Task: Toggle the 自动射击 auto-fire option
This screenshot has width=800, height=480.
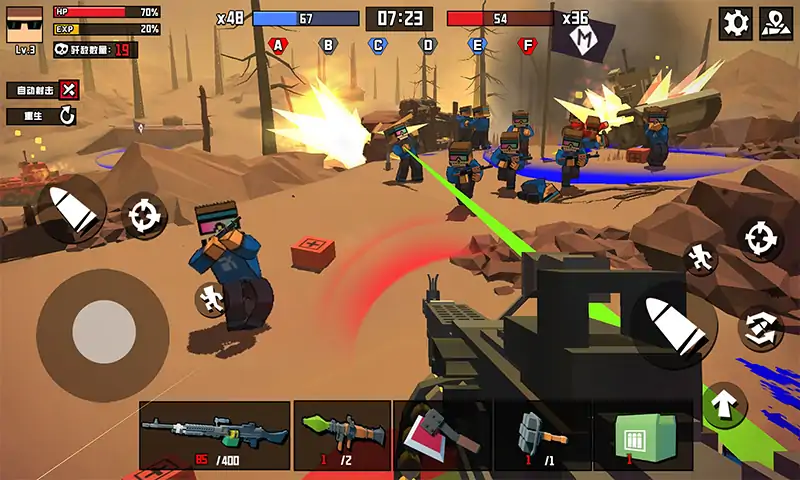Action: [x=68, y=90]
